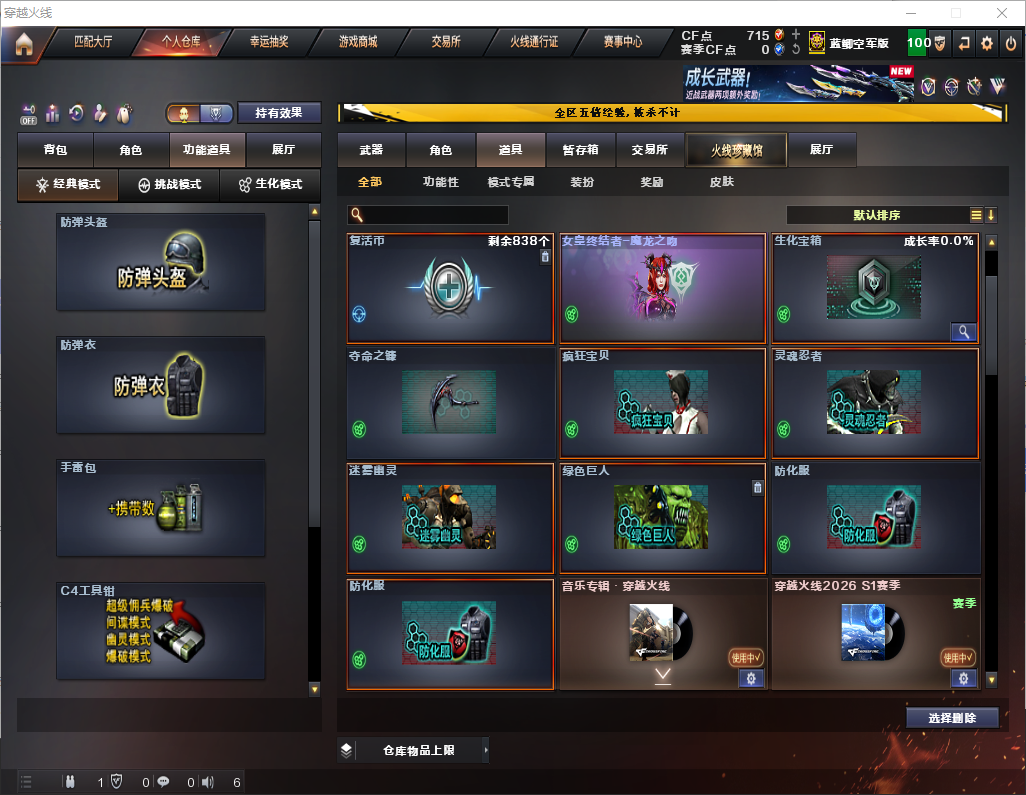Open the settings gear icon
The image size is (1026, 795).
[x=987, y=43]
